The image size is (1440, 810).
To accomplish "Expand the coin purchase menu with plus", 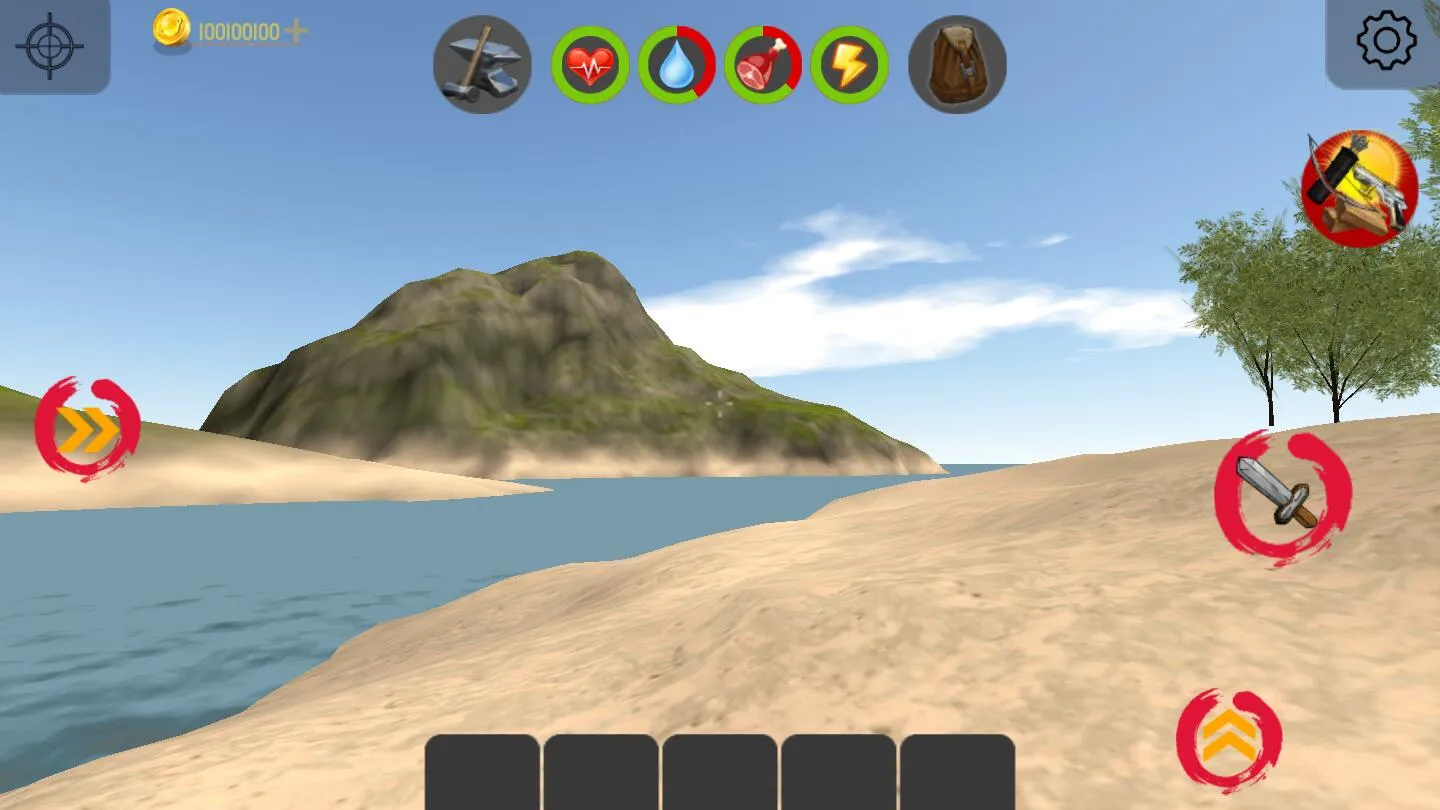I will (x=296, y=33).
